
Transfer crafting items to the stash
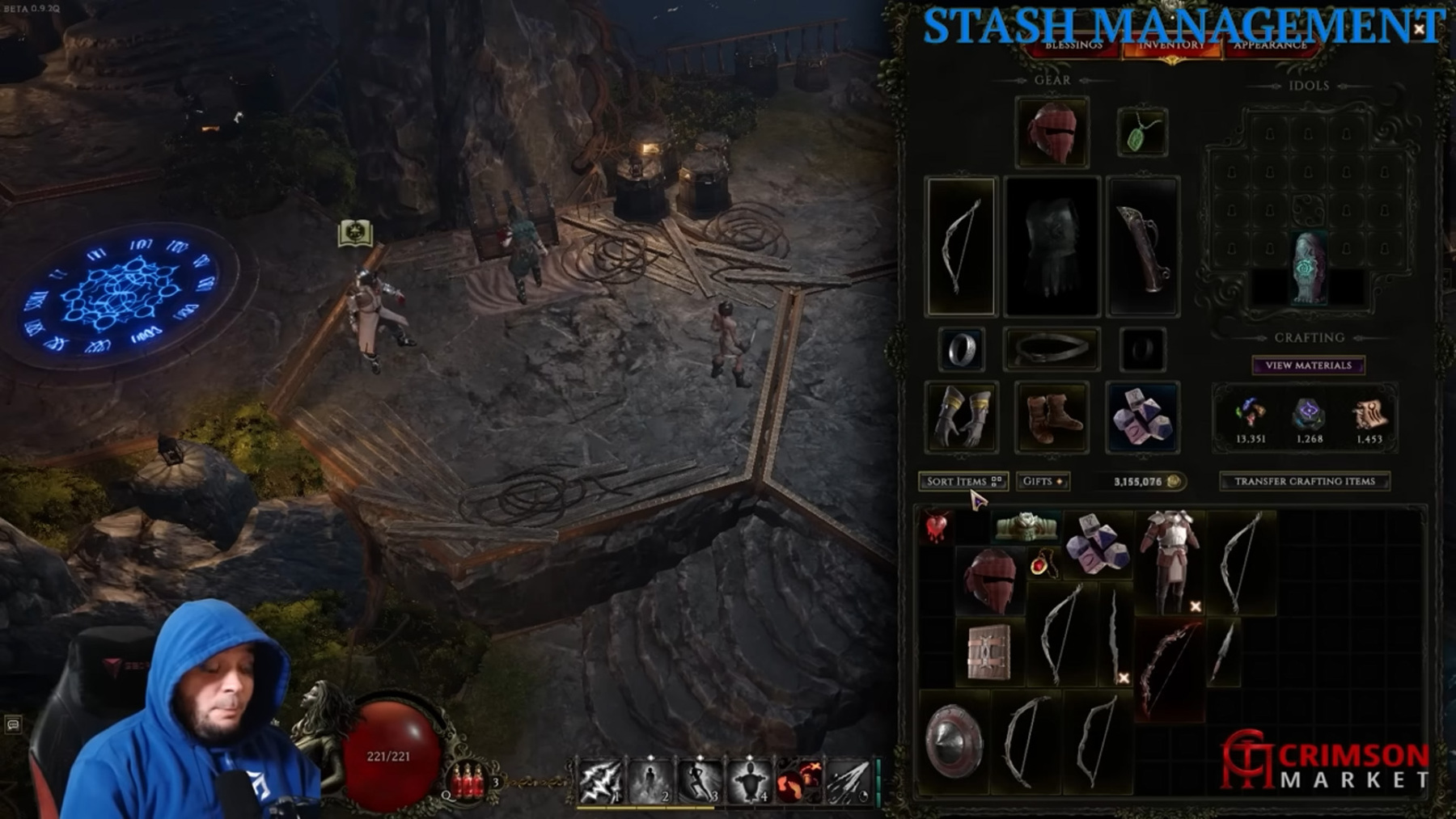point(1304,481)
